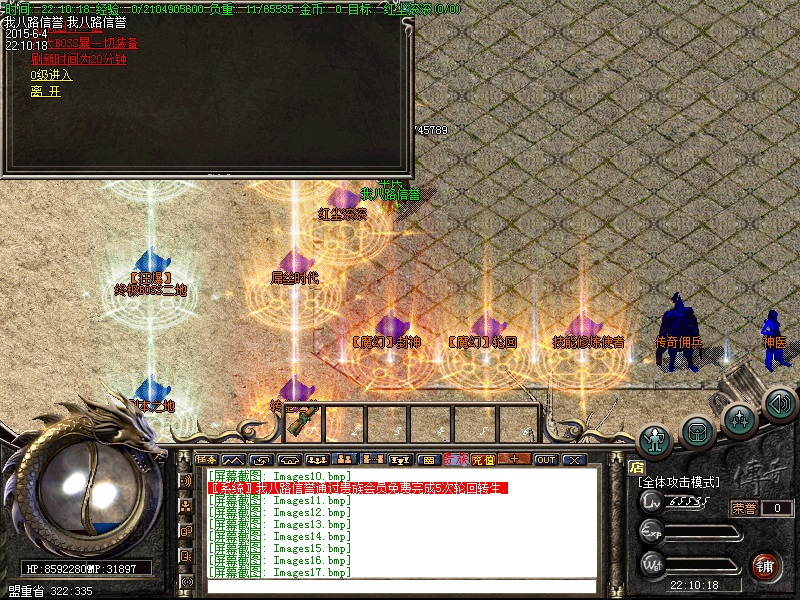Open the 充值 recharge button

tap(483, 460)
